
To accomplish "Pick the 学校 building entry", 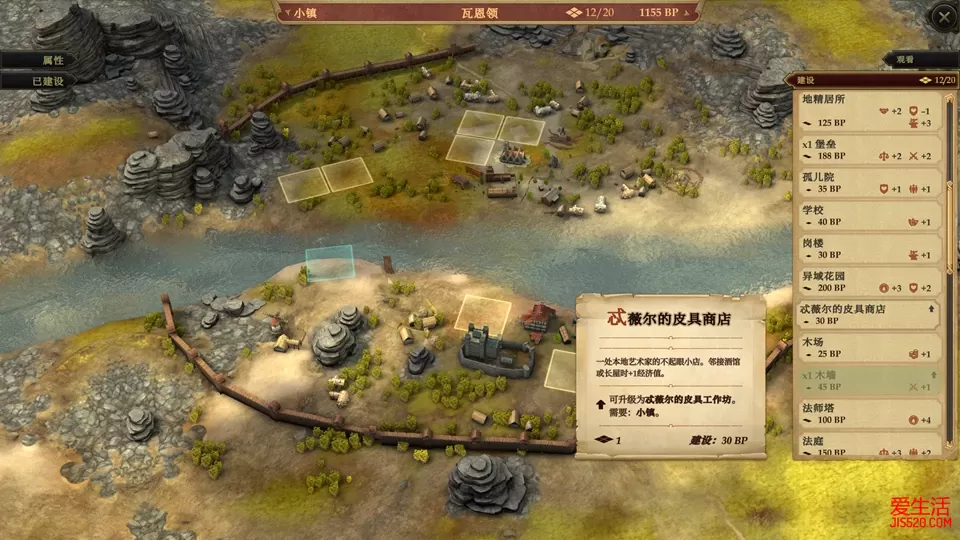I will 868,215.
